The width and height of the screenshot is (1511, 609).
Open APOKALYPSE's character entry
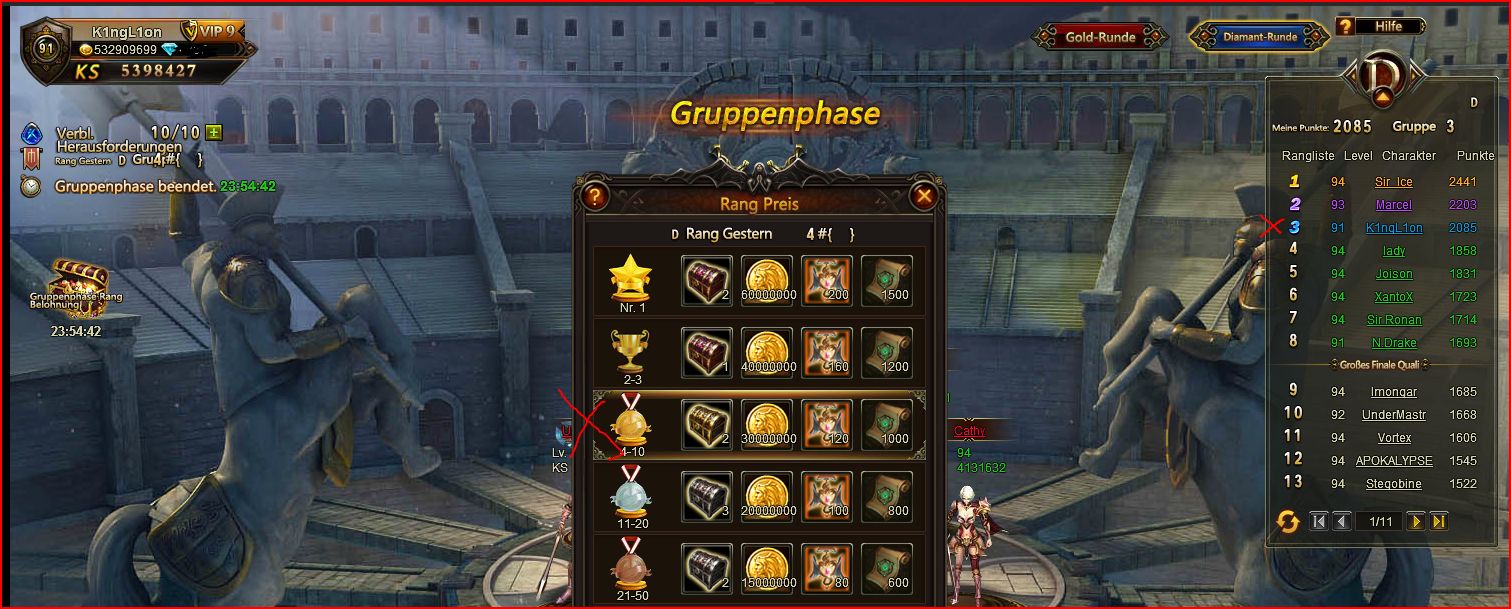click(1394, 461)
